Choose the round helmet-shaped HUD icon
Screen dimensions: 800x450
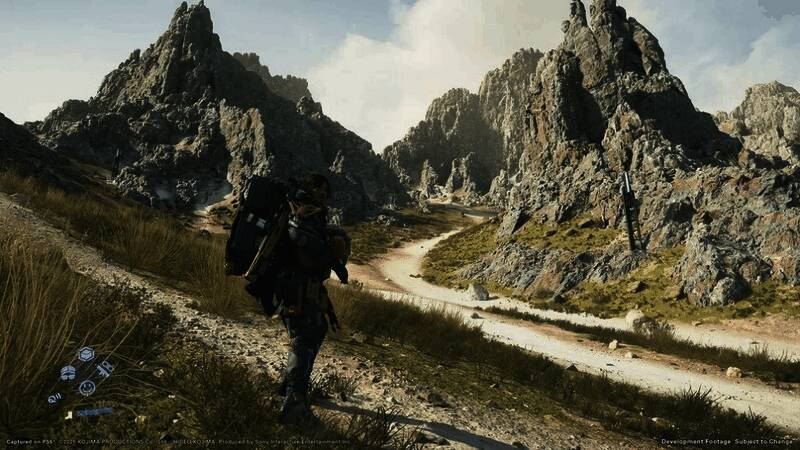(68, 372)
